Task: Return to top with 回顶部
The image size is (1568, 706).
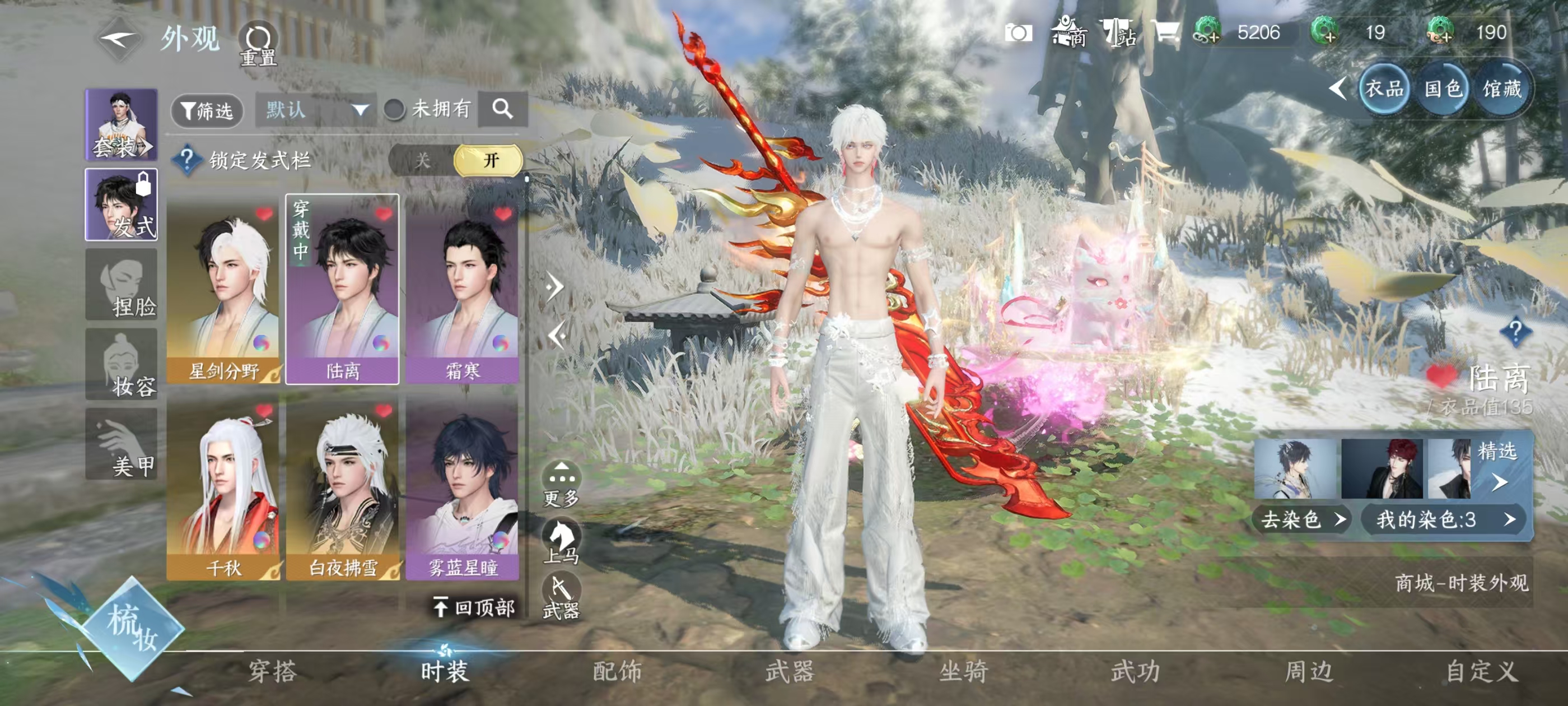Action: (x=474, y=607)
